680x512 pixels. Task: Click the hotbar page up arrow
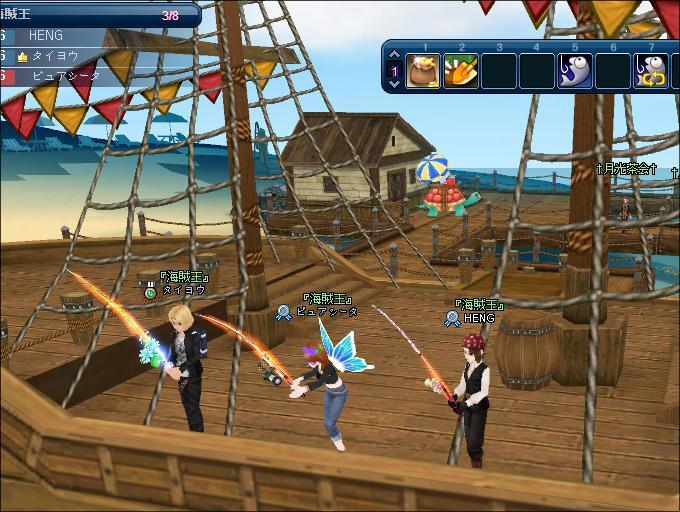(395, 56)
